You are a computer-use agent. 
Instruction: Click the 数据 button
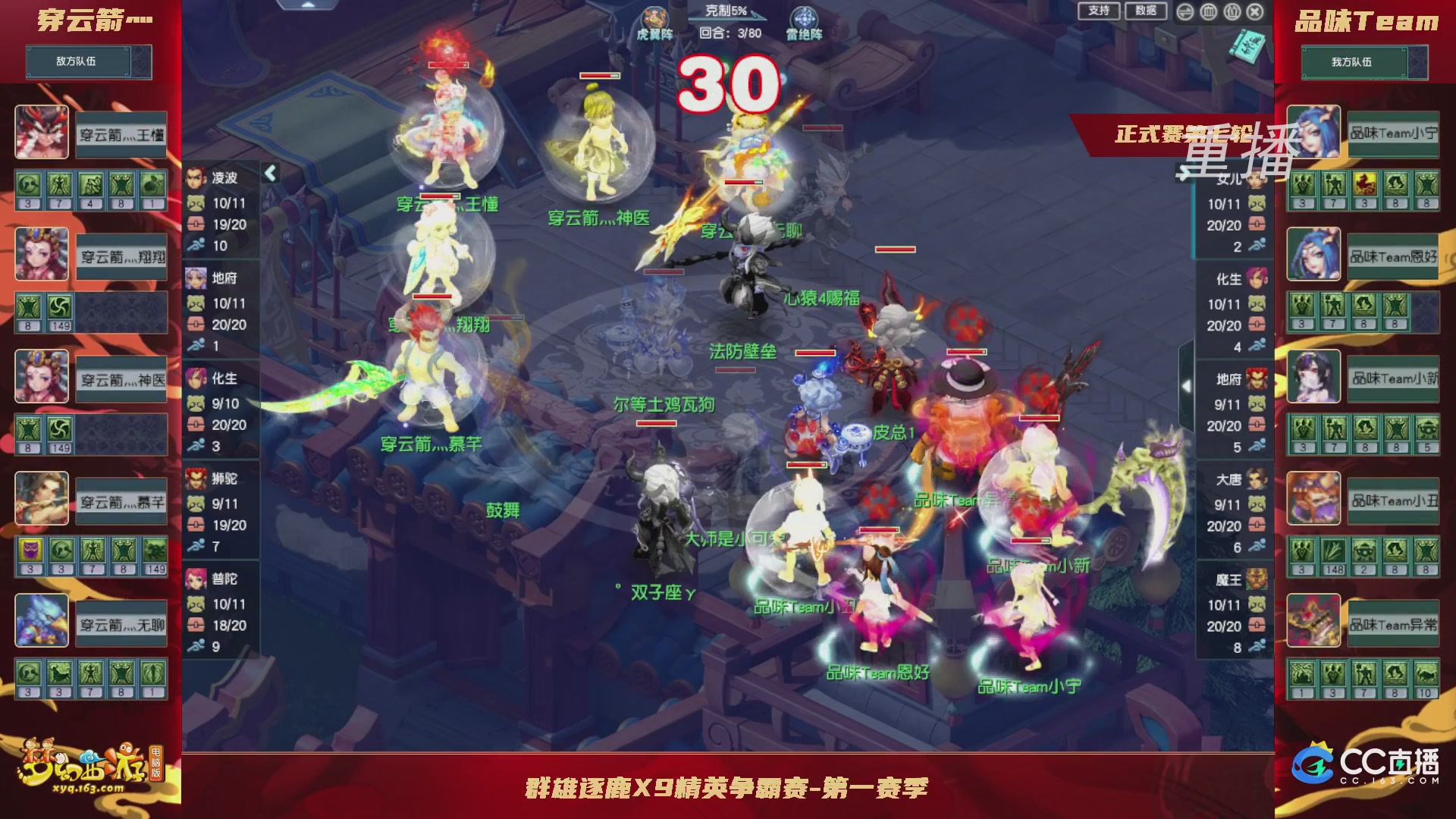click(1145, 11)
